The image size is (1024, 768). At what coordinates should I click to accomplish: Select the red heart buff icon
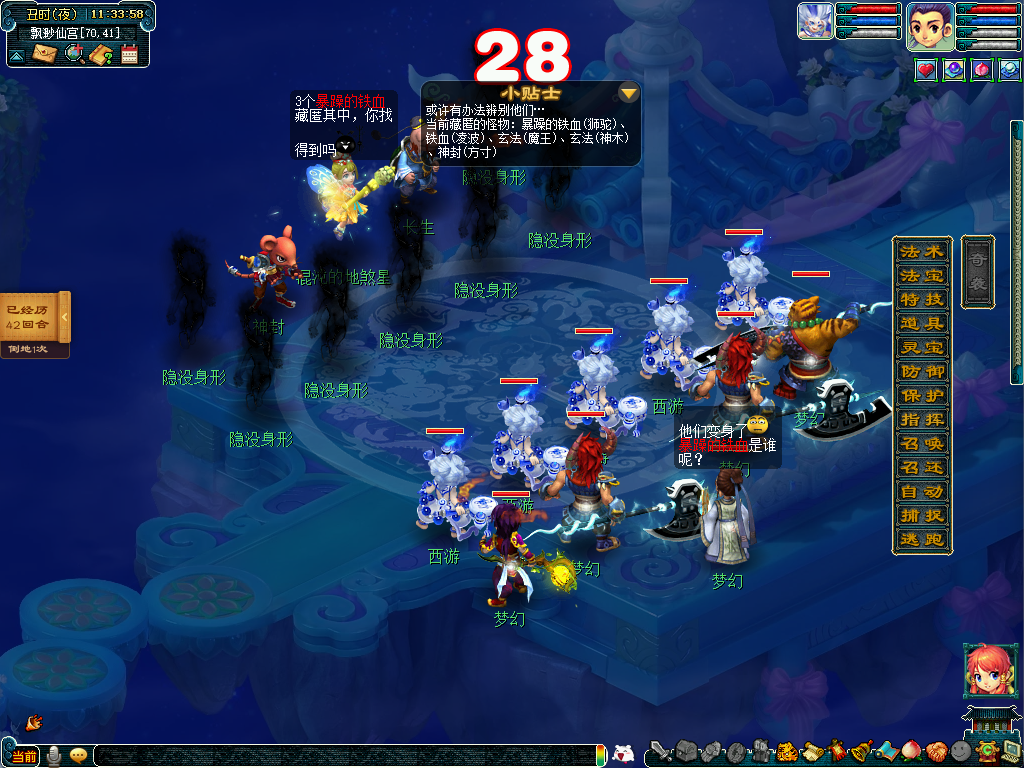pos(926,70)
